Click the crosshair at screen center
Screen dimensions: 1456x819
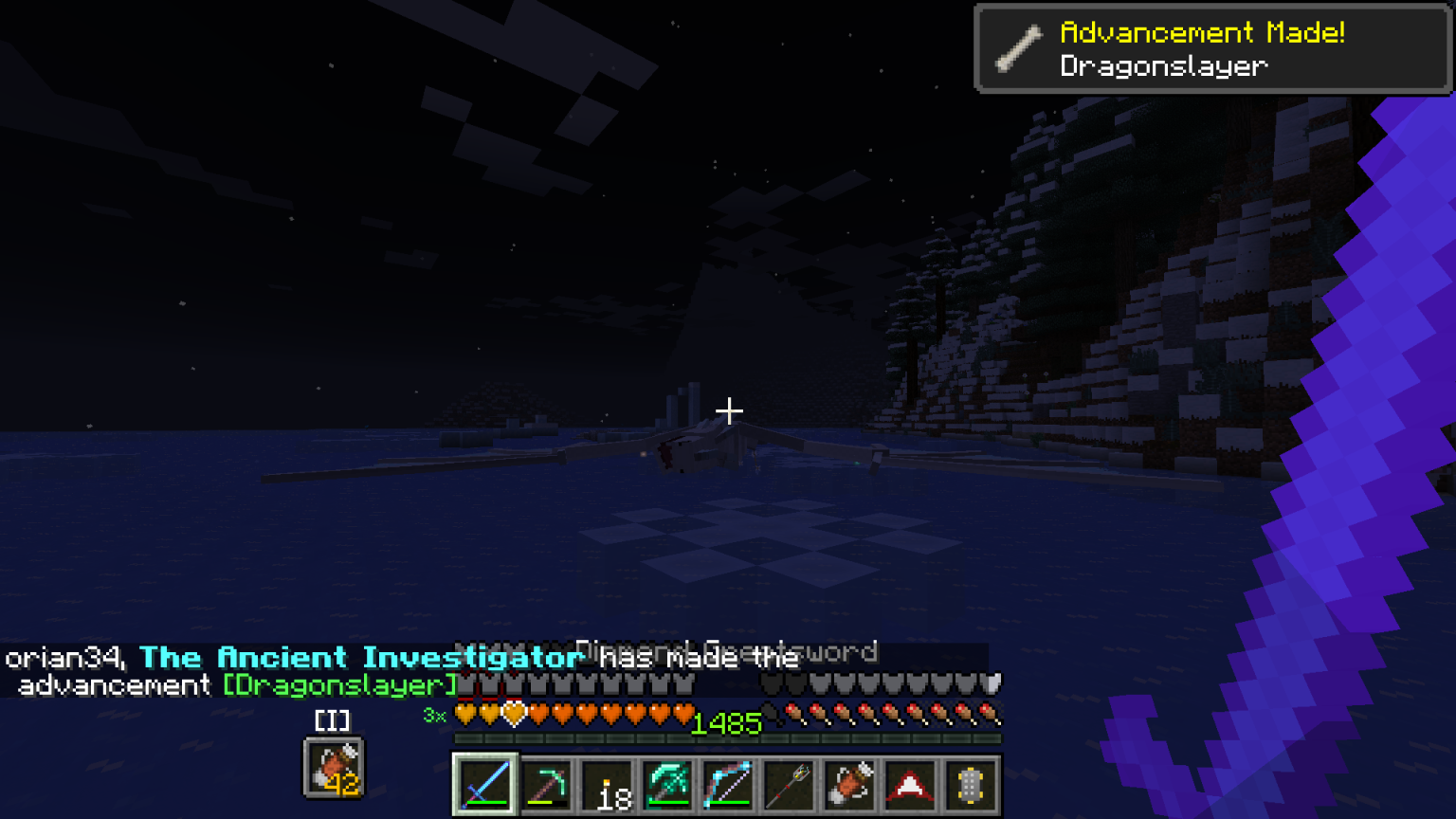point(728,411)
